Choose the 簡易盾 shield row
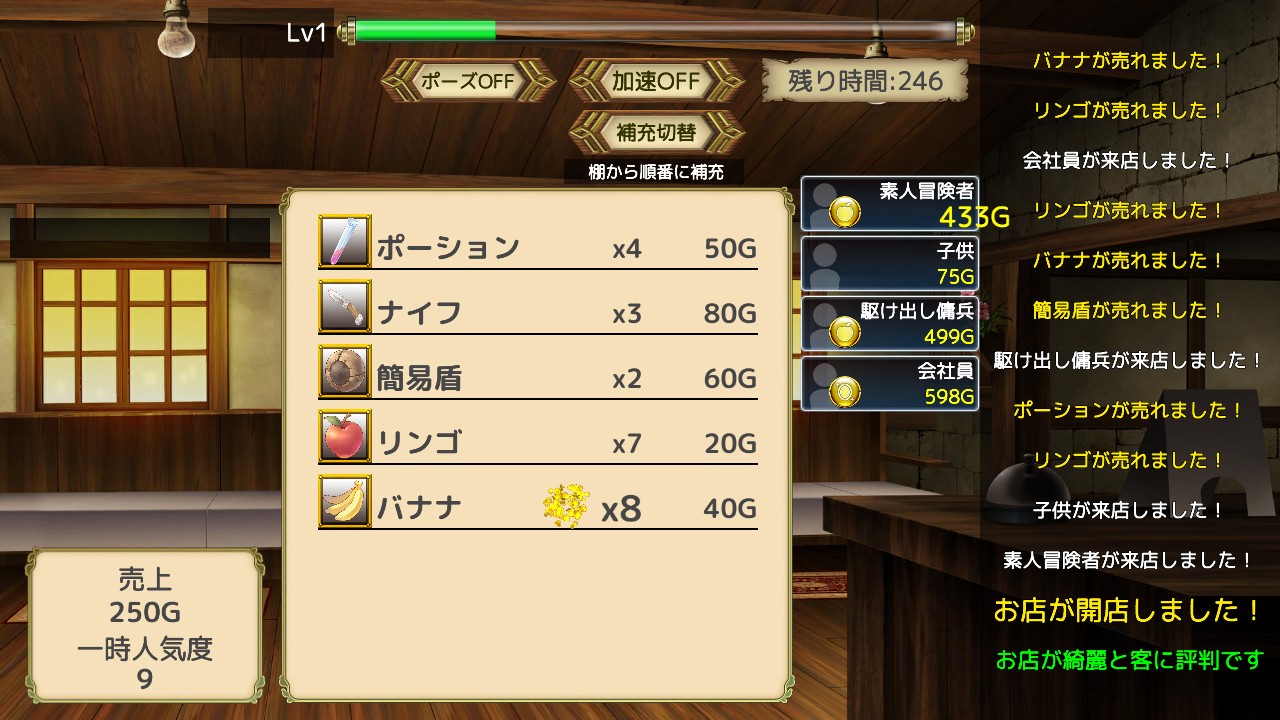This screenshot has width=1280, height=720. click(x=538, y=378)
